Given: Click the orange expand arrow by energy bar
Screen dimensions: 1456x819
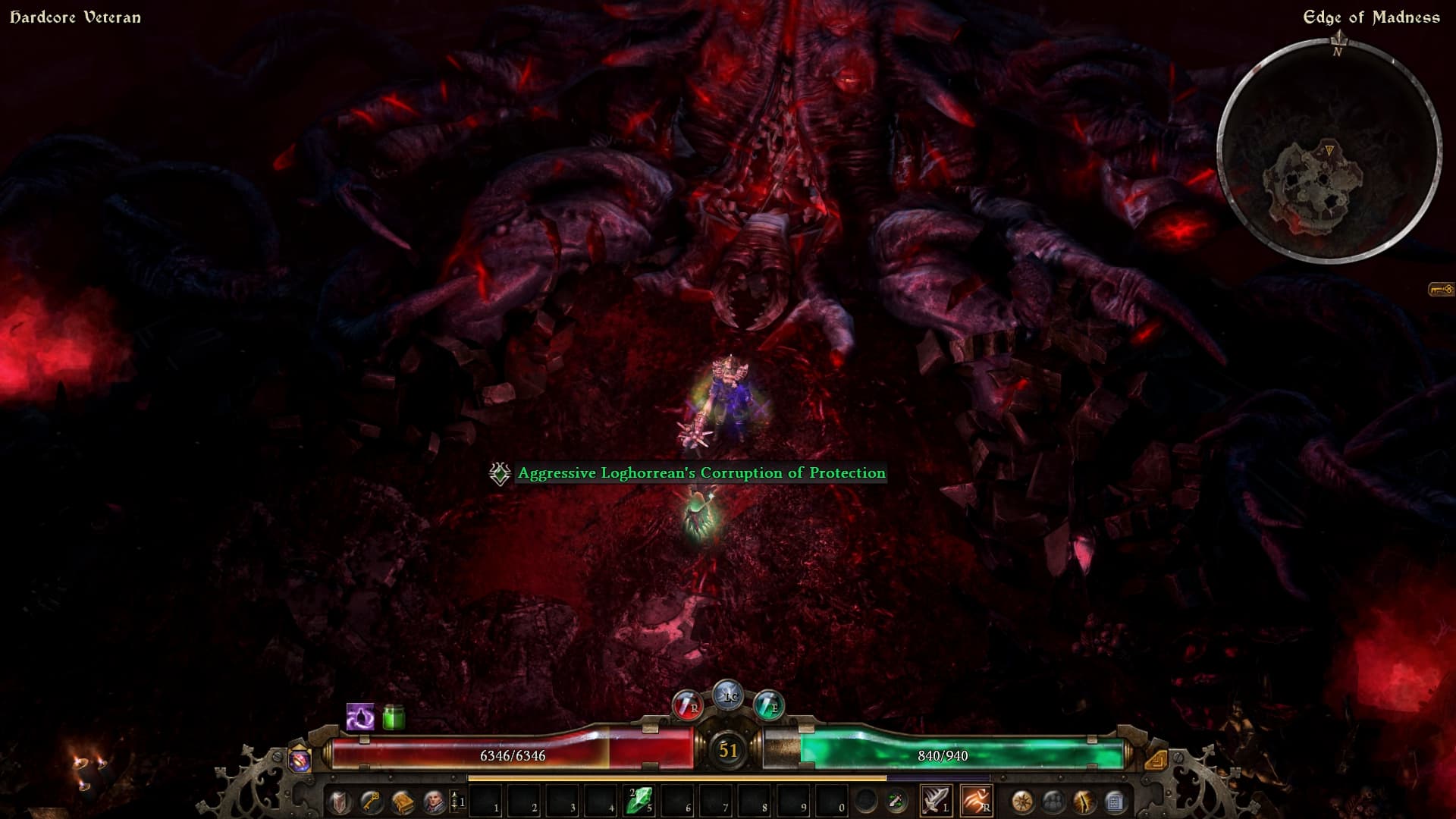Looking at the screenshot, I should click(1156, 759).
